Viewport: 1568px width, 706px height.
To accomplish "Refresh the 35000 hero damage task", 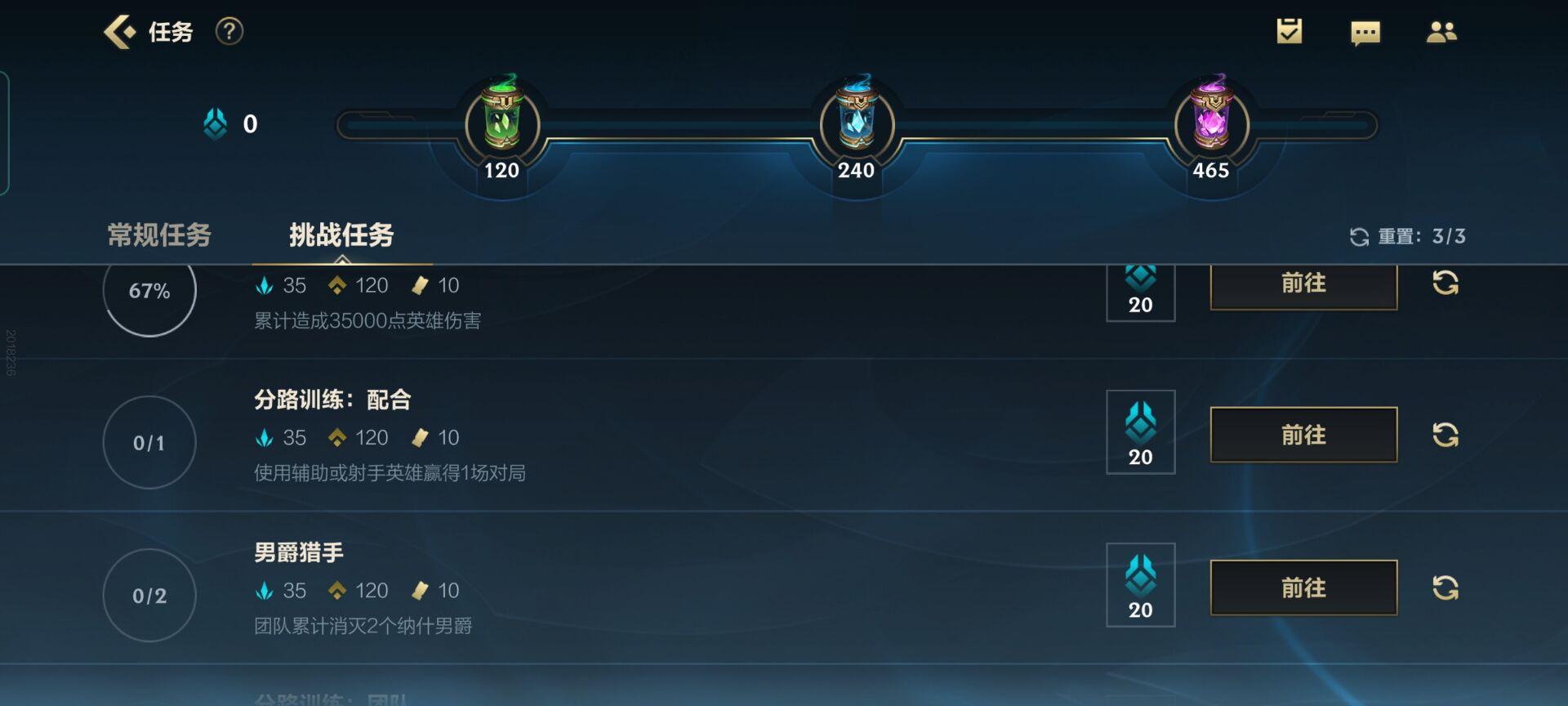I will (1445, 284).
